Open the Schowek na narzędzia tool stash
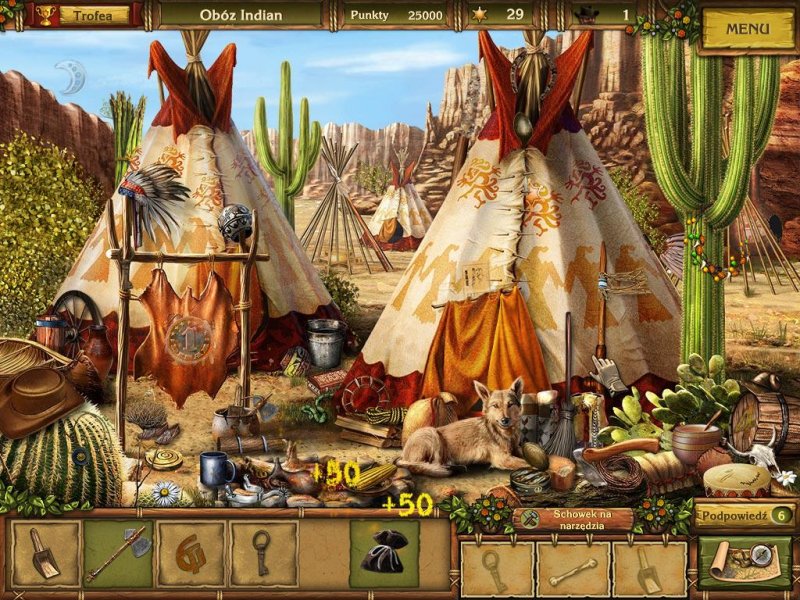Screen dimensions: 800x600 point(577,518)
